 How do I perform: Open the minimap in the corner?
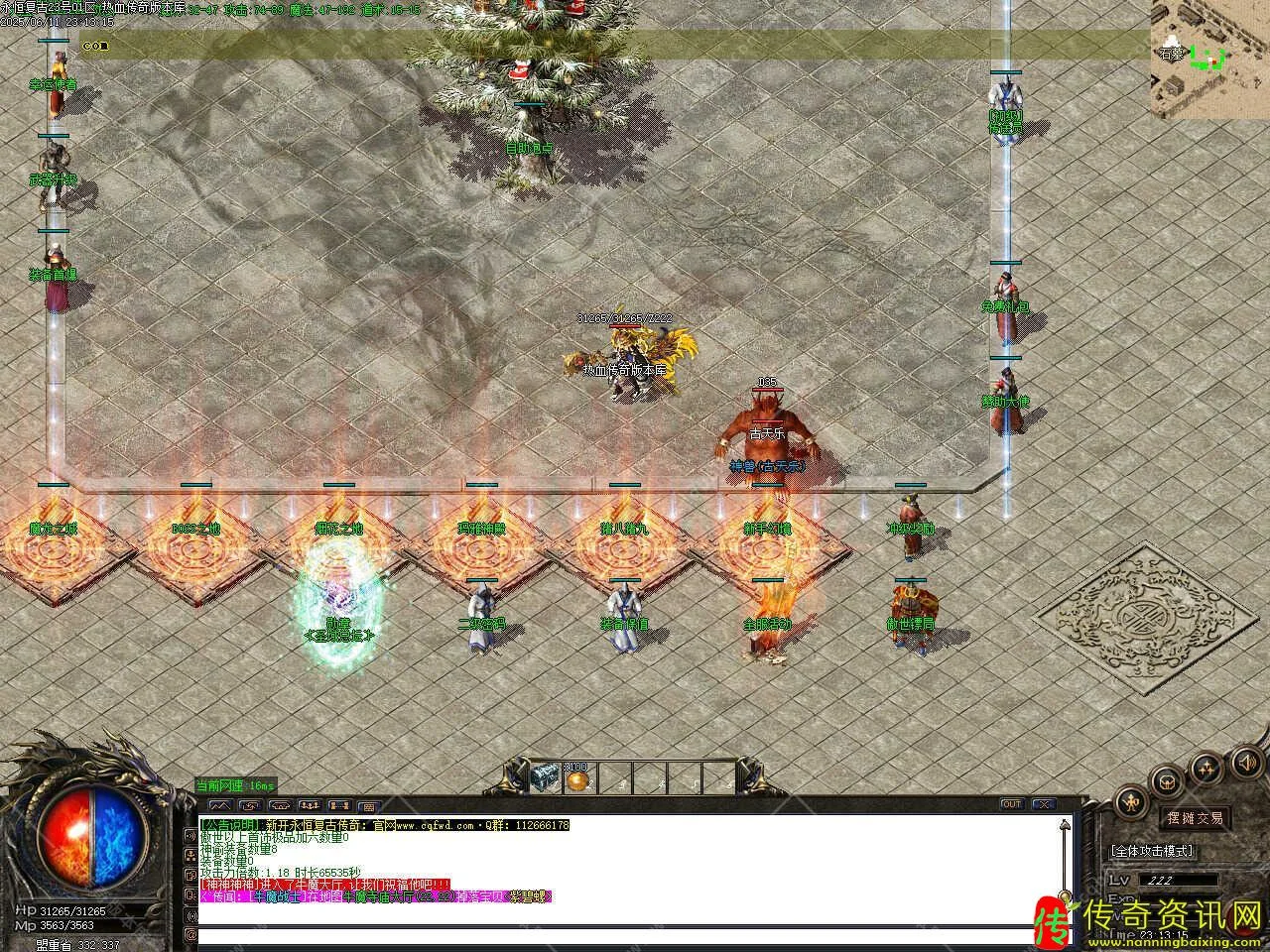(1209, 58)
